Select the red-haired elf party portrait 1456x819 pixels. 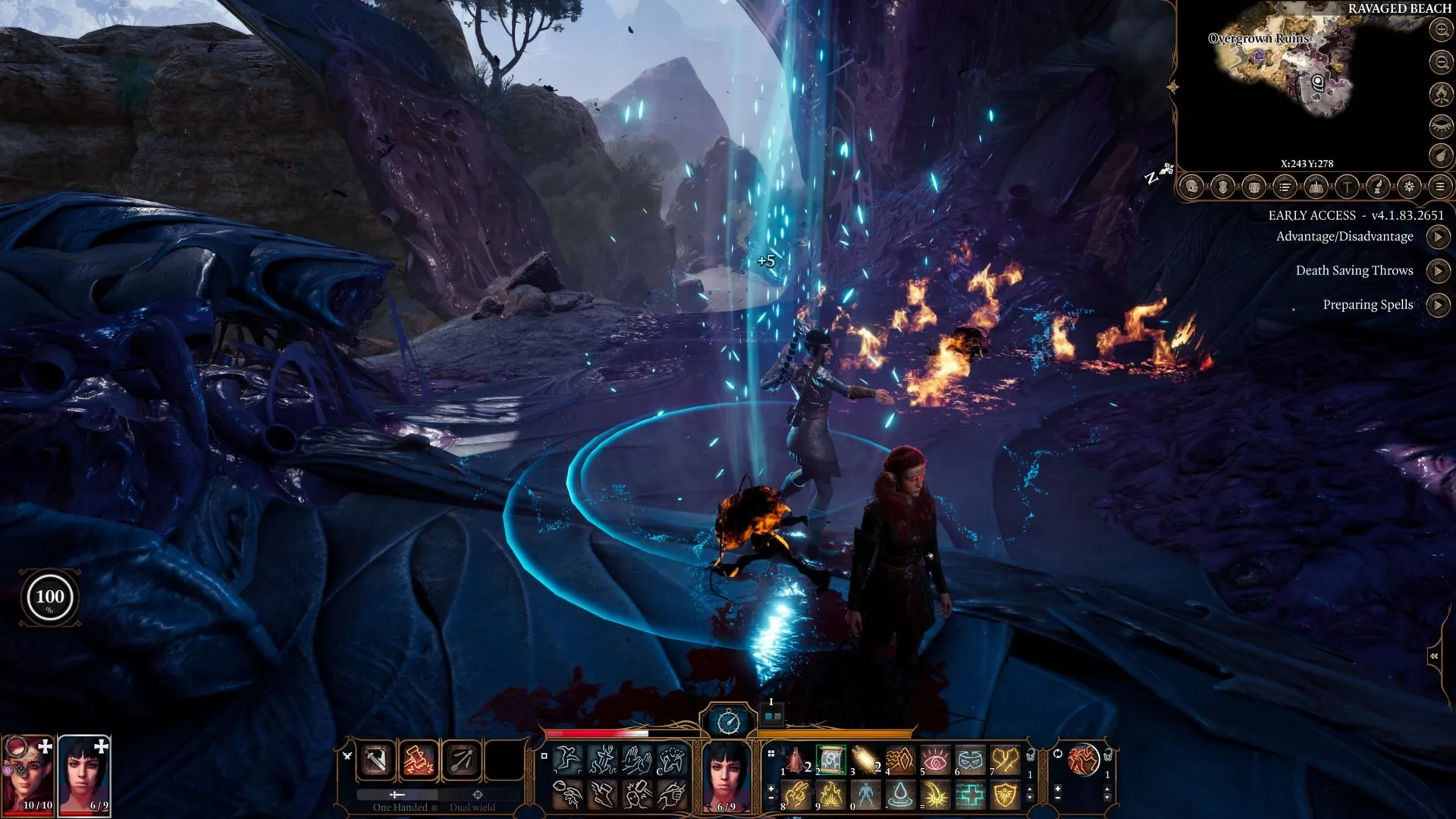28,772
